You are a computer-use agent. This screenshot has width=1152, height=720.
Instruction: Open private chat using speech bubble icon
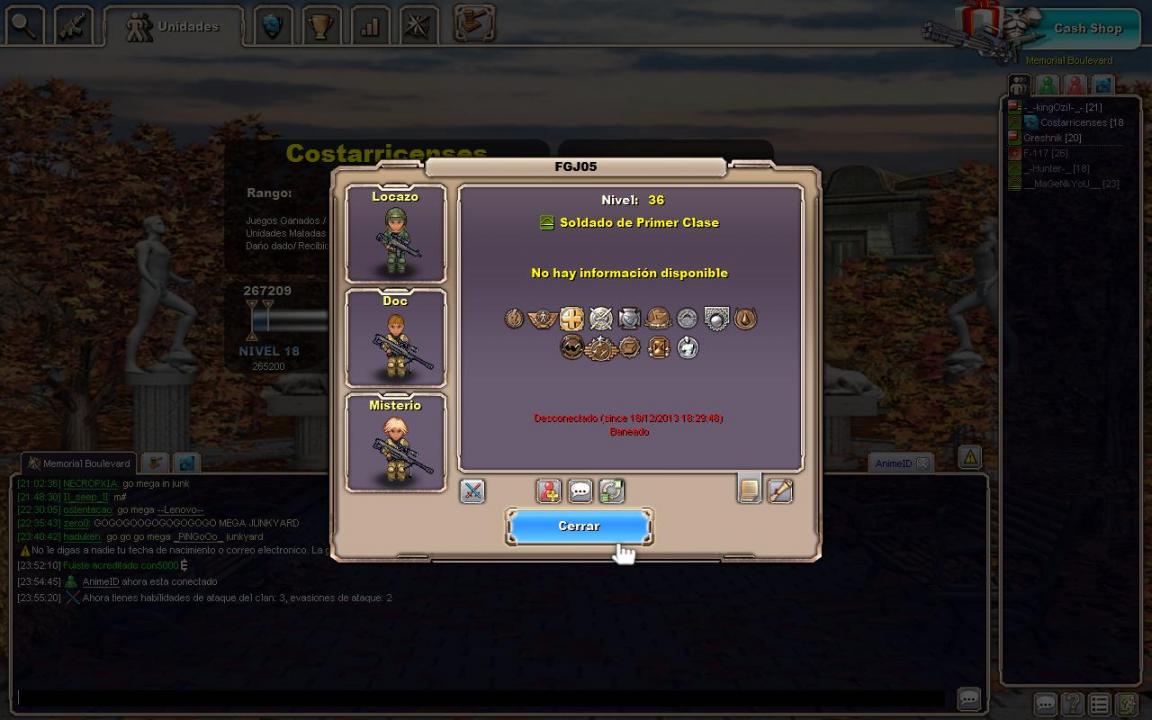pyautogui.click(x=580, y=491)
